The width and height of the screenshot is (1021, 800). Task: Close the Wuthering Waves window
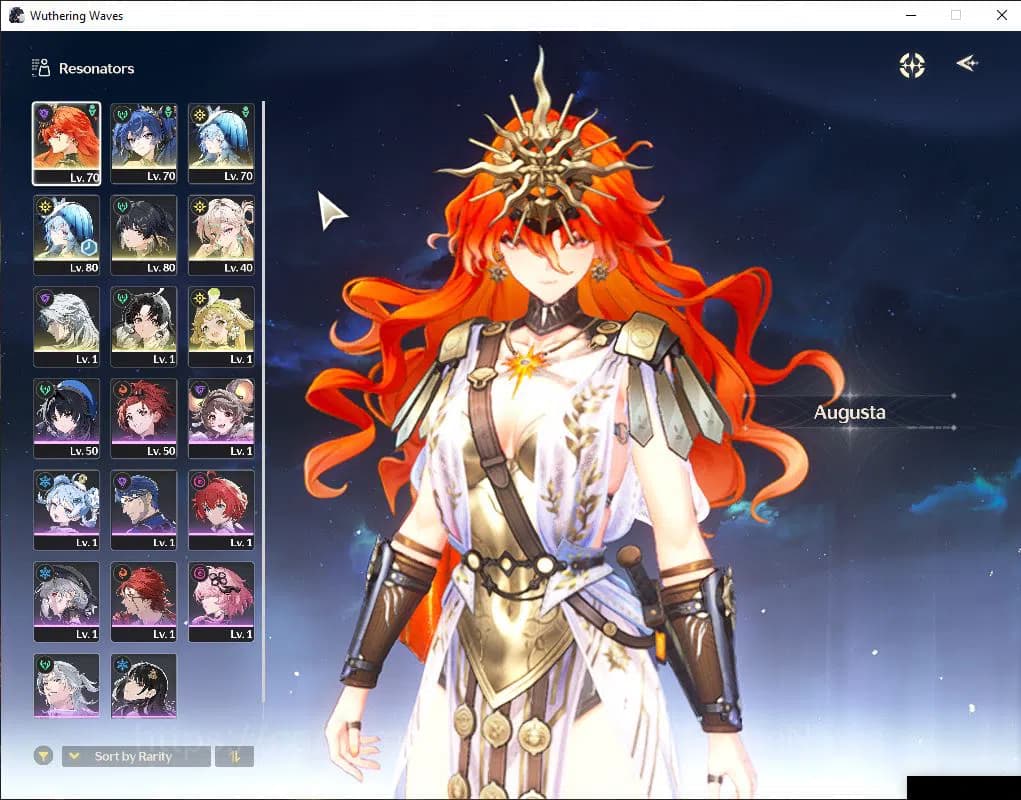(x=1001, y=15)
